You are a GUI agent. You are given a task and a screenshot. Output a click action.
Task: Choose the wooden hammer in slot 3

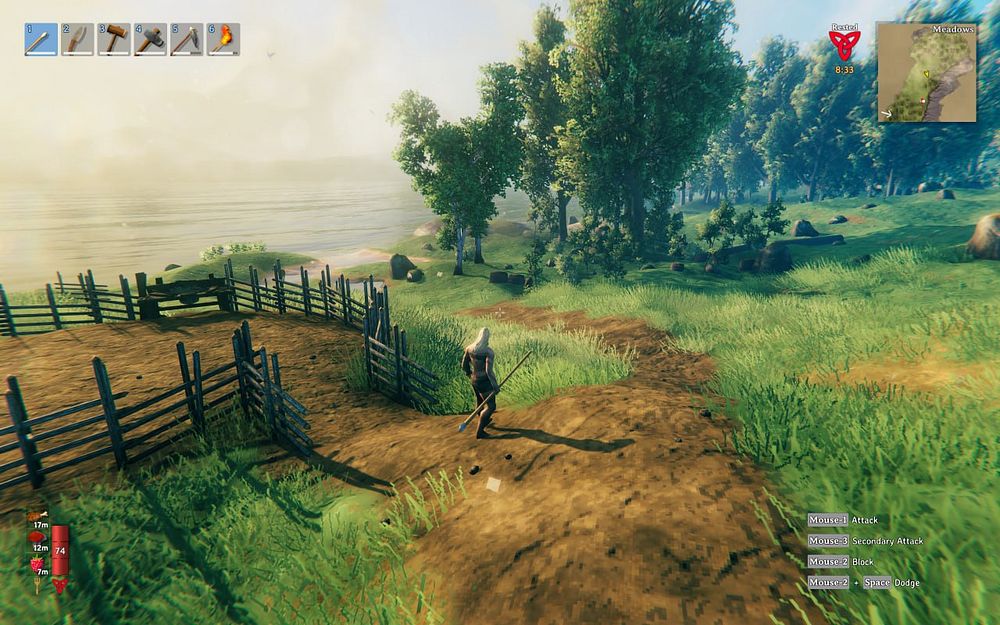pos(114,39)
